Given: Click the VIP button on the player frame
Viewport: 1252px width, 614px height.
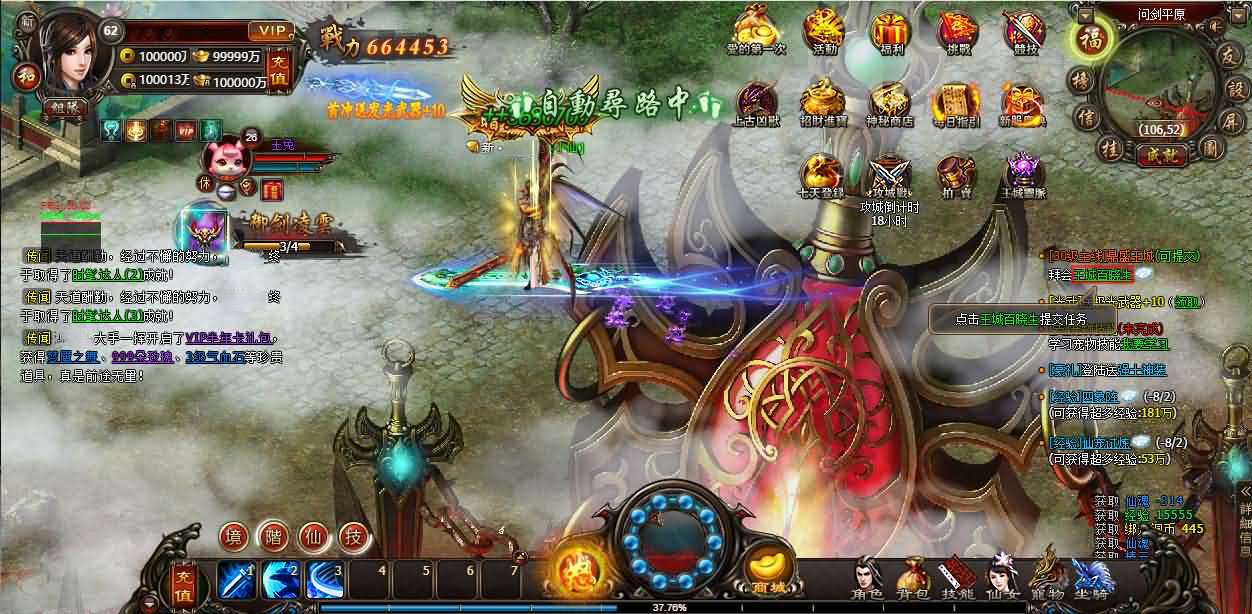Looking at the screenshot, I should point(267,30).
